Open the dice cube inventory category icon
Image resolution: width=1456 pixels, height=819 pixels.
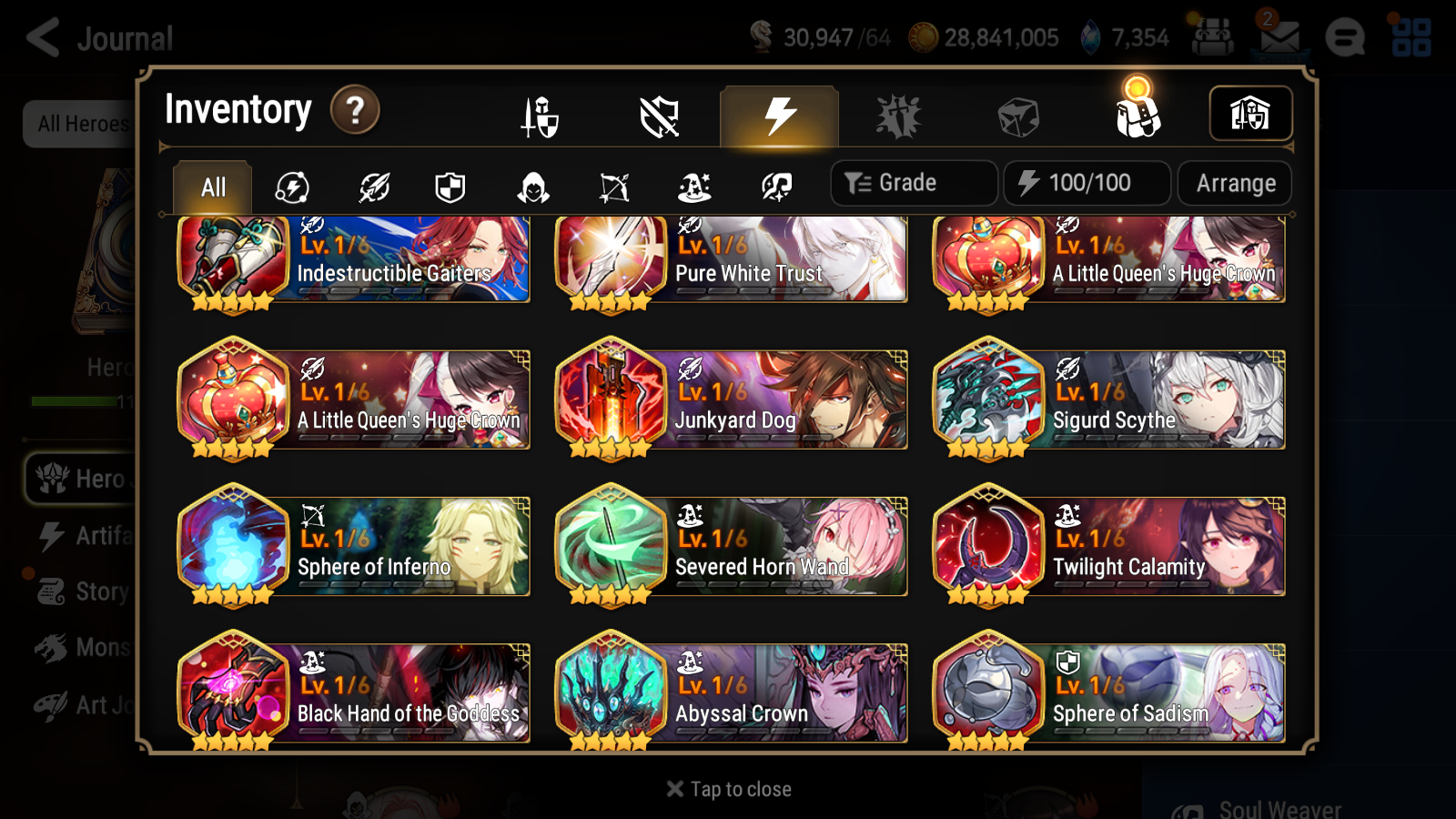click(1016, 116)
